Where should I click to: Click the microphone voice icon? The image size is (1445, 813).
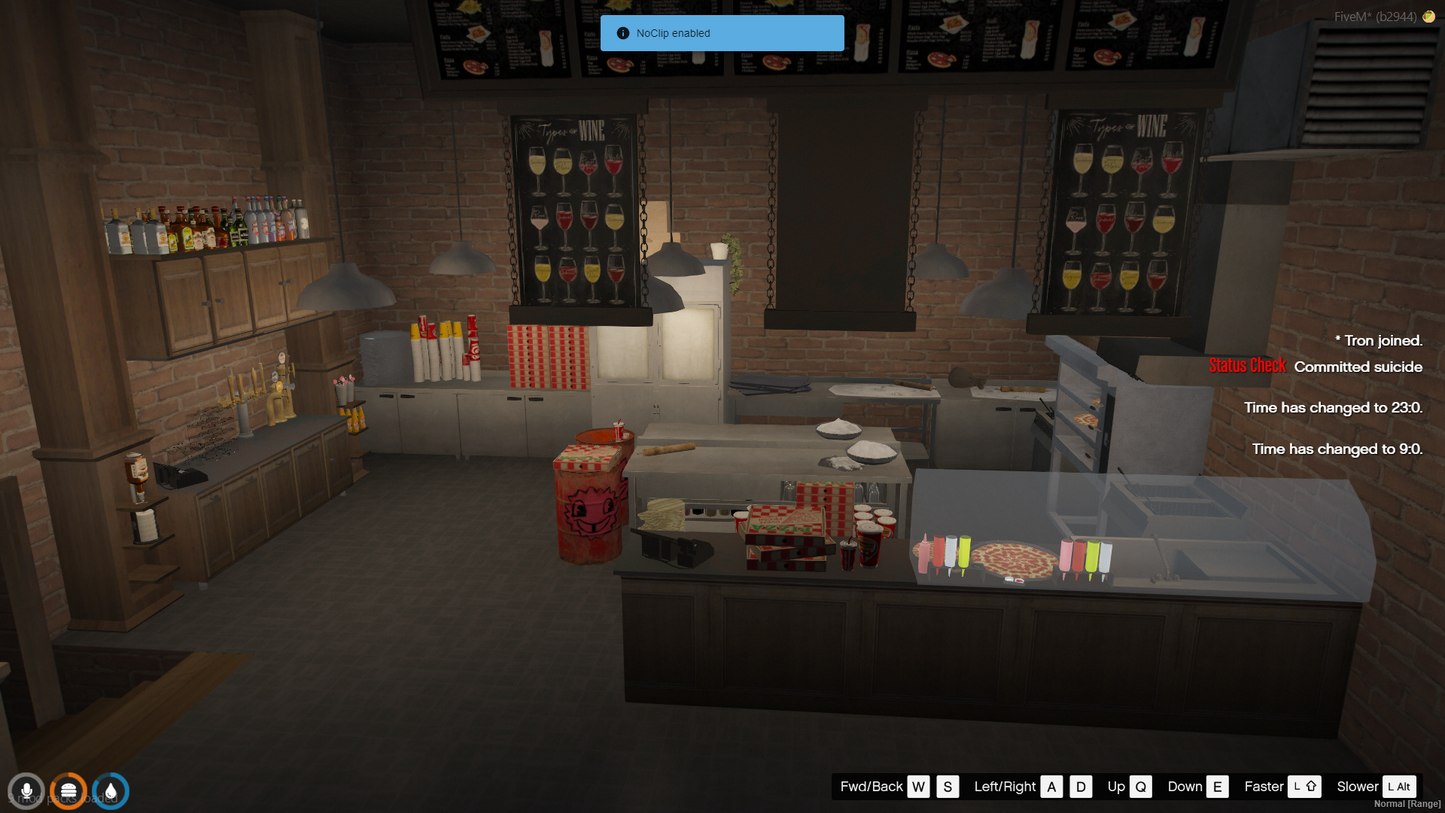pos(27,791)
